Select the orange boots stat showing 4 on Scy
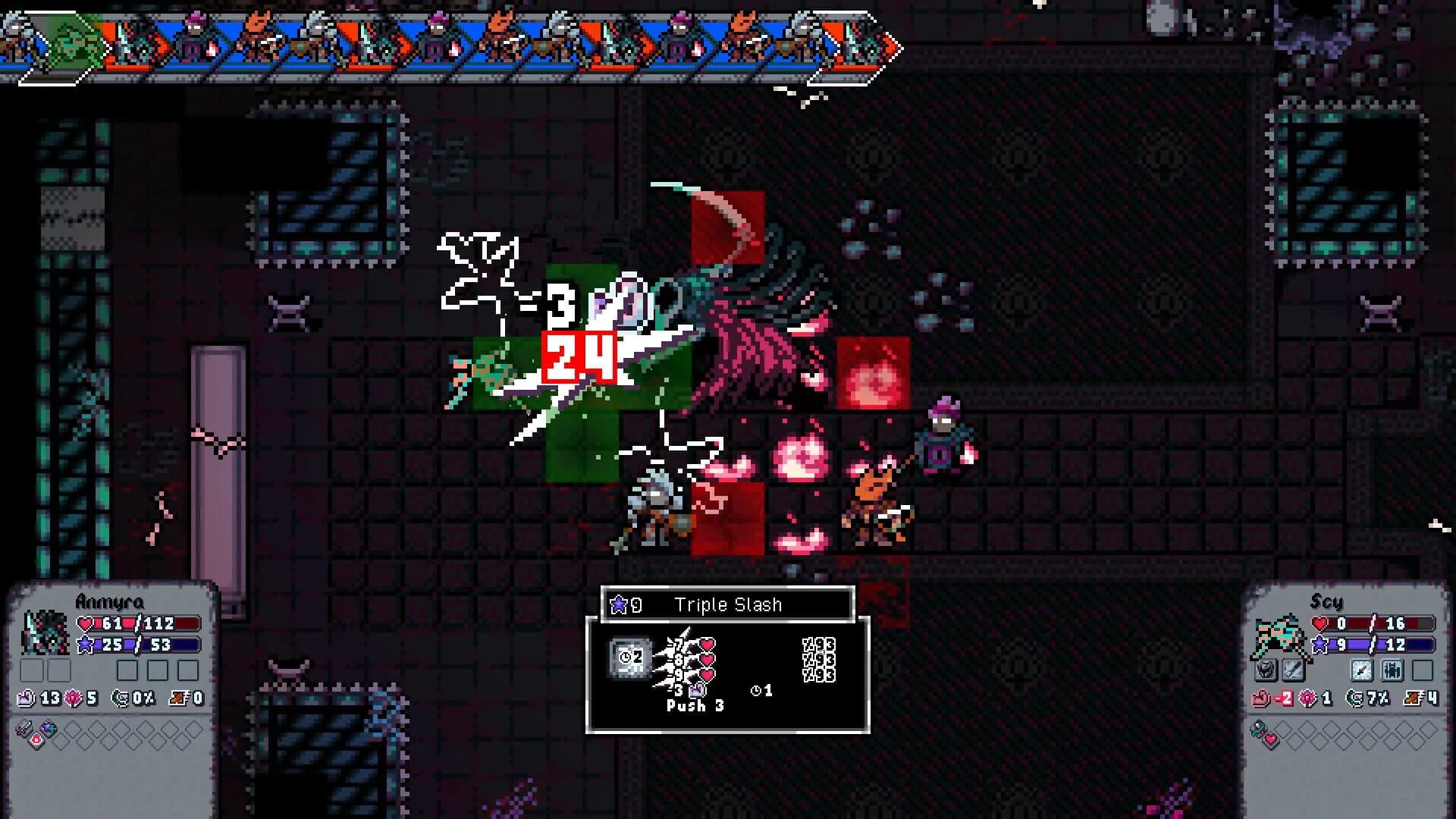 pos(1421,698)
